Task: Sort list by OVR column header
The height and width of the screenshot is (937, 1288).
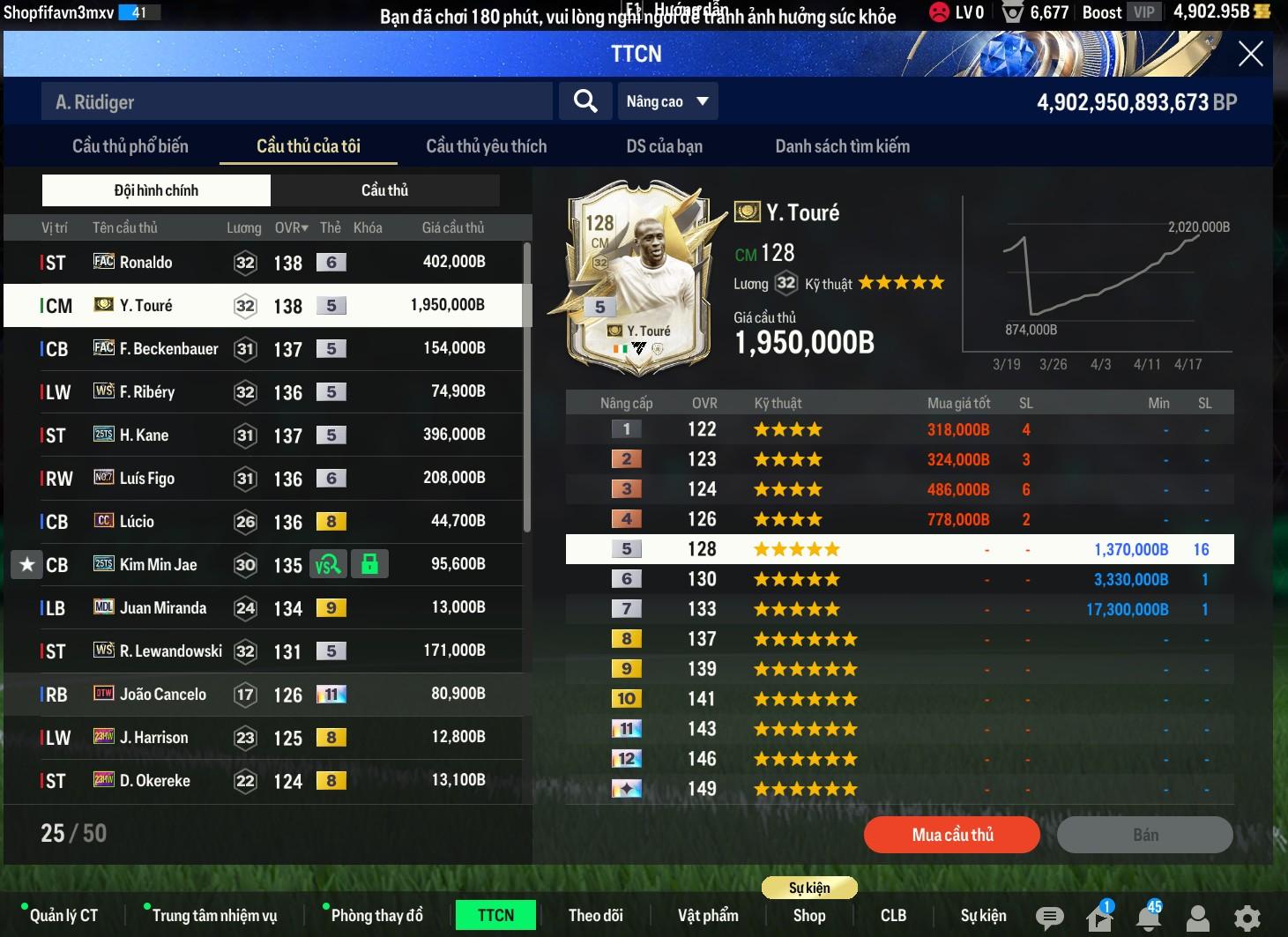Action: (x=291, y=227)
